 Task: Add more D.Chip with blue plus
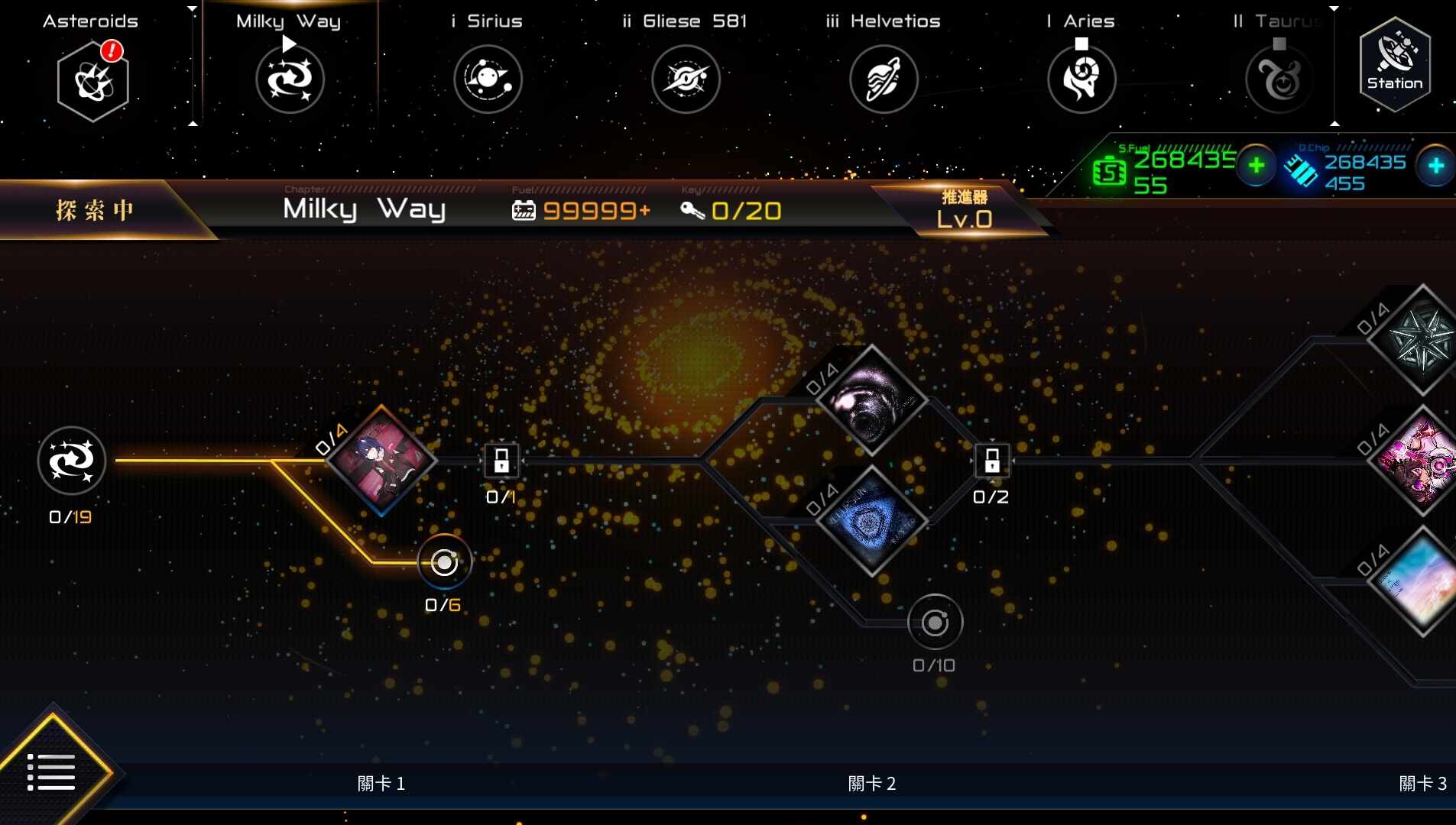pyautogui.click(x=1435, y=165)
